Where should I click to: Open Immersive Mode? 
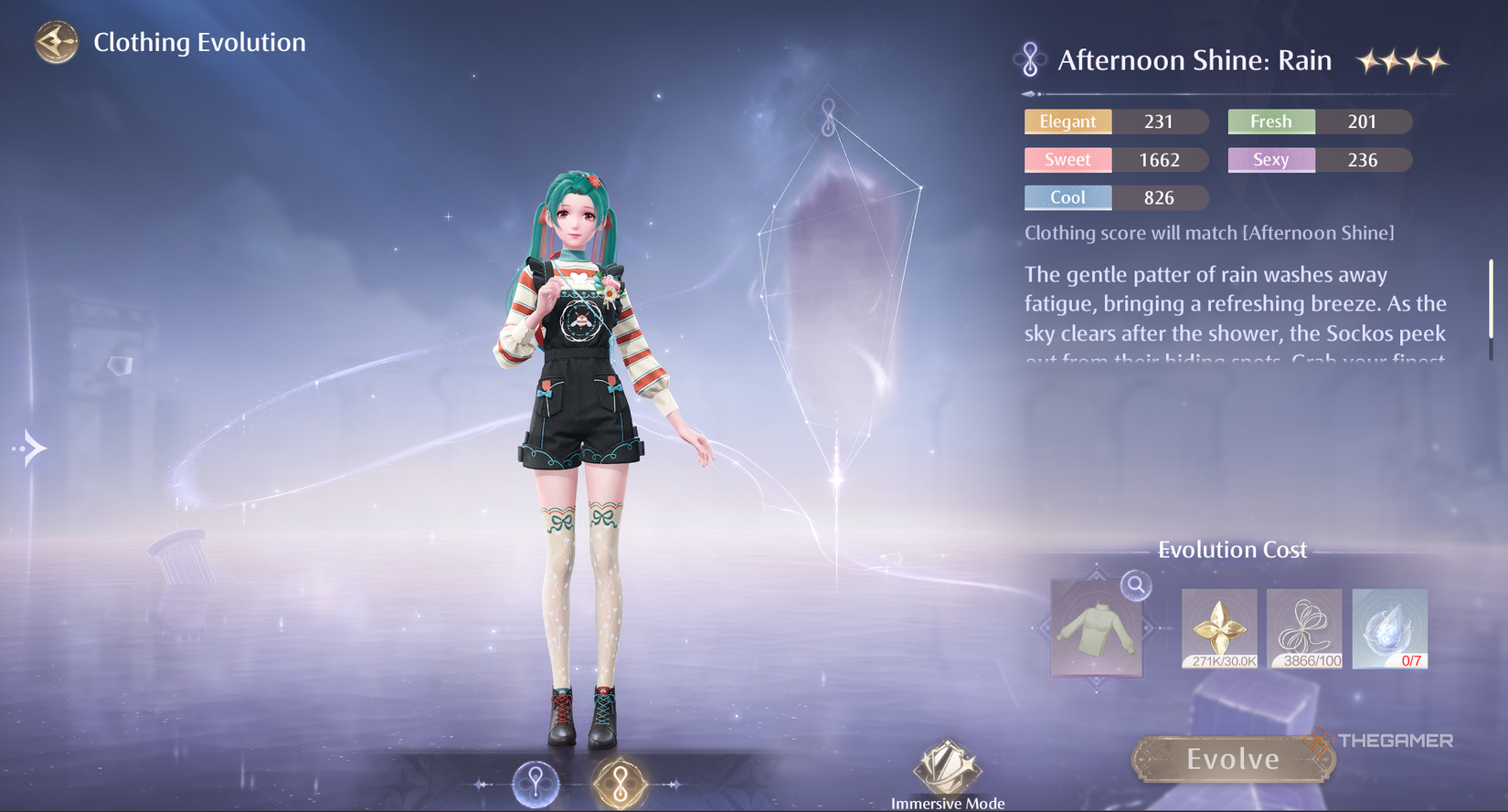(946, 767)
